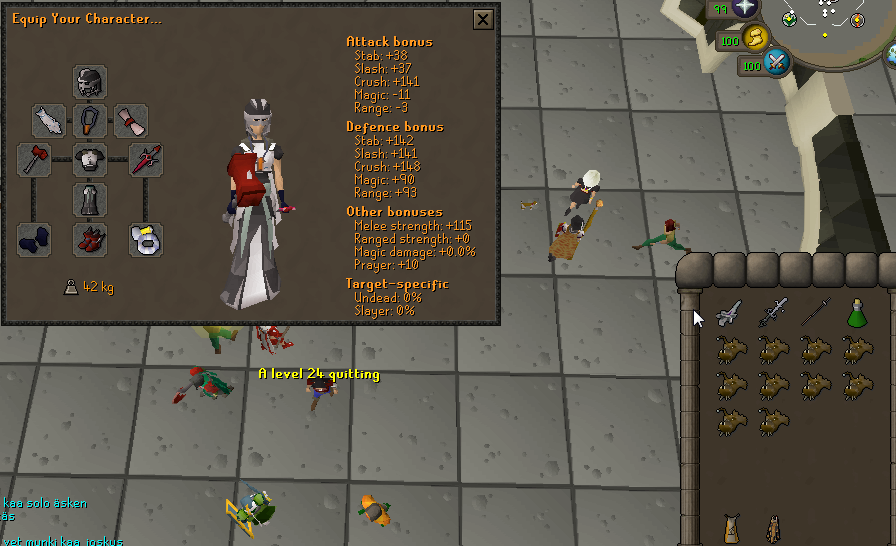Toggle run with the boot energy orb
The image size is (896, 546).
click(756, 38)
